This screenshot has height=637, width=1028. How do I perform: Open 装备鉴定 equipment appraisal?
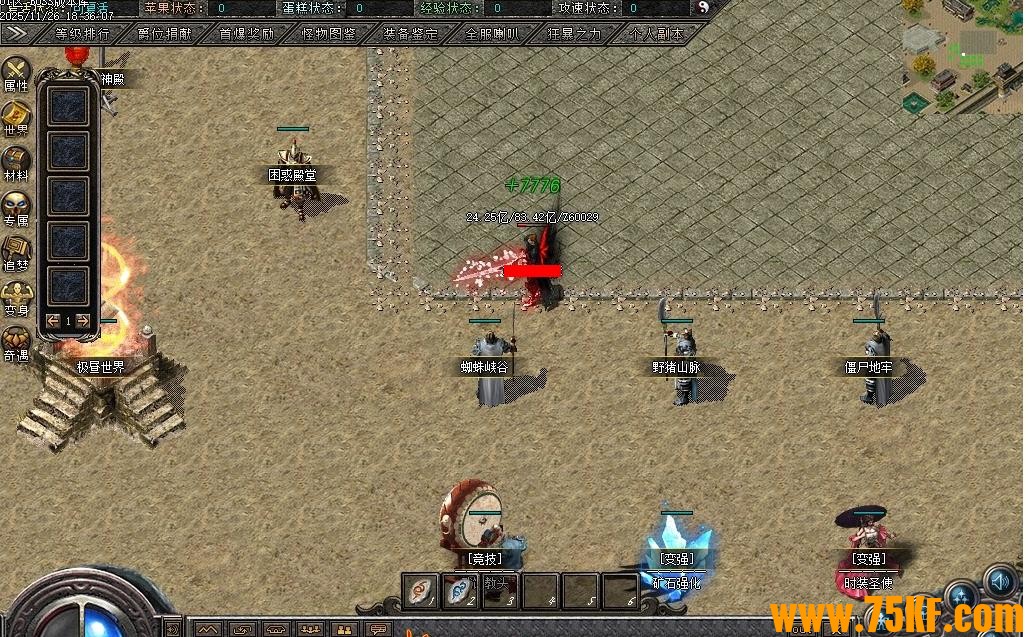pyautogui.click(x=411, y=33)
